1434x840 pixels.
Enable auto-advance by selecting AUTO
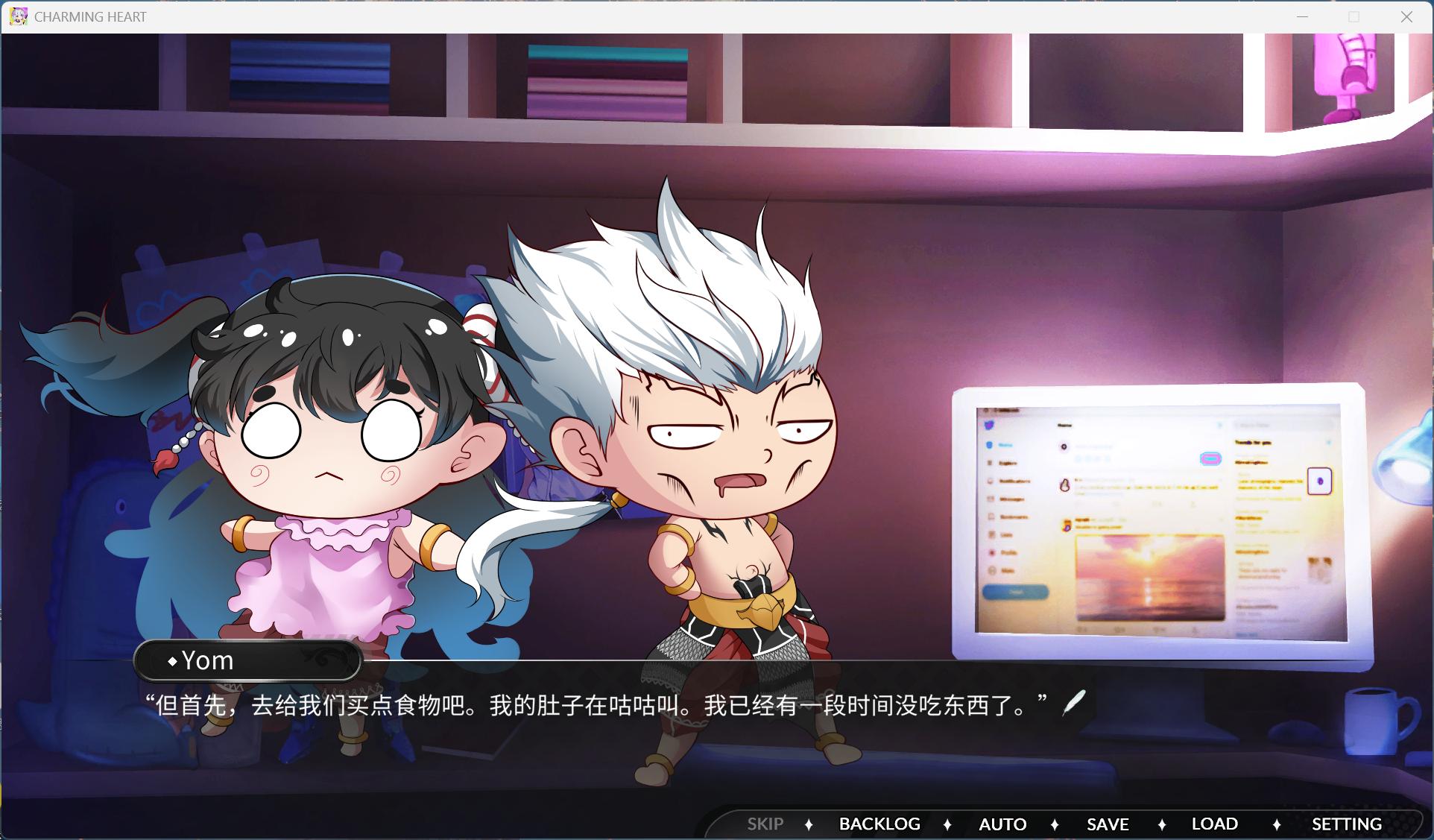pos(1002,824)
